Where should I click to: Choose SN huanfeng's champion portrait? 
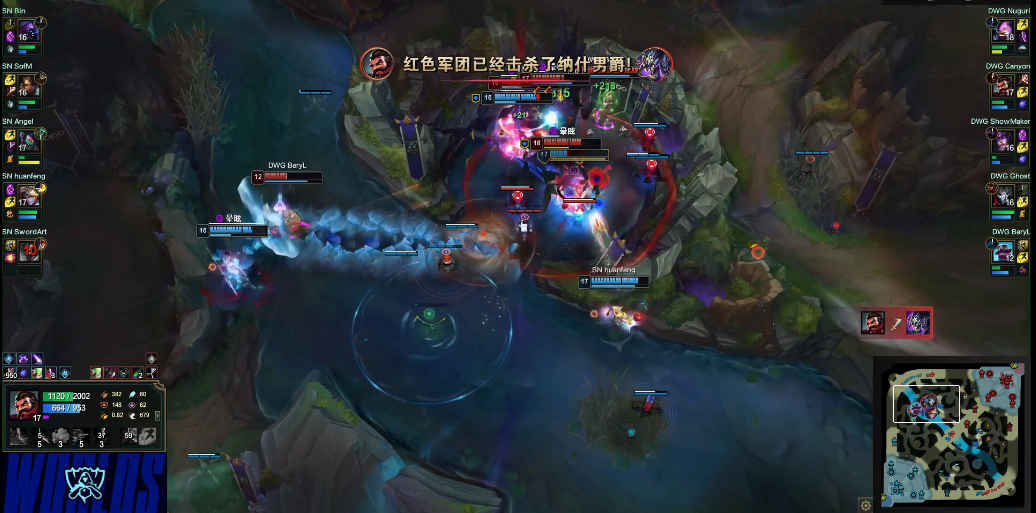[x=26, y=197]
